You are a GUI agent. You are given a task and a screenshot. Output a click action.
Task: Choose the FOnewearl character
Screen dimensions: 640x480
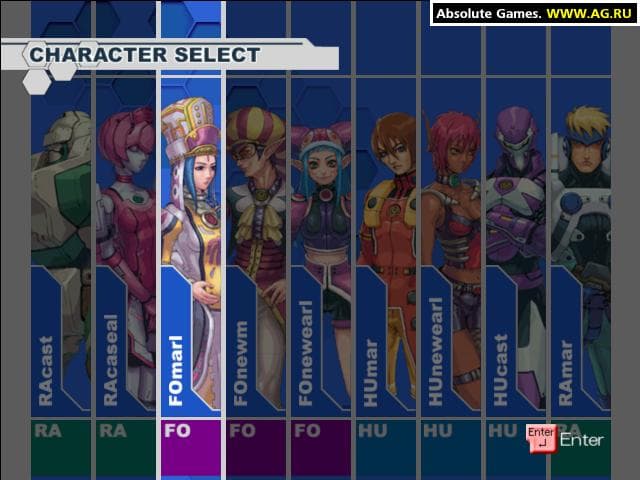[x=321, y=250]
